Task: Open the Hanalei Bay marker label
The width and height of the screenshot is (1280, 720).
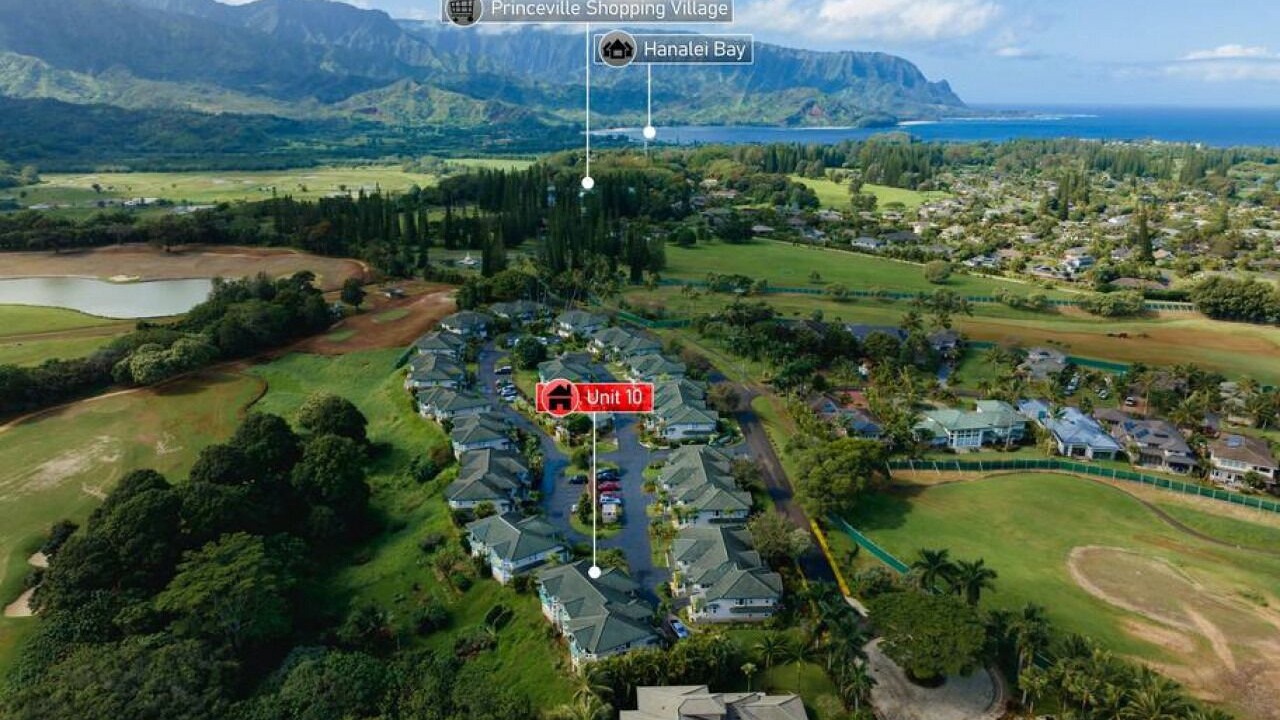Action: (696, 49)
